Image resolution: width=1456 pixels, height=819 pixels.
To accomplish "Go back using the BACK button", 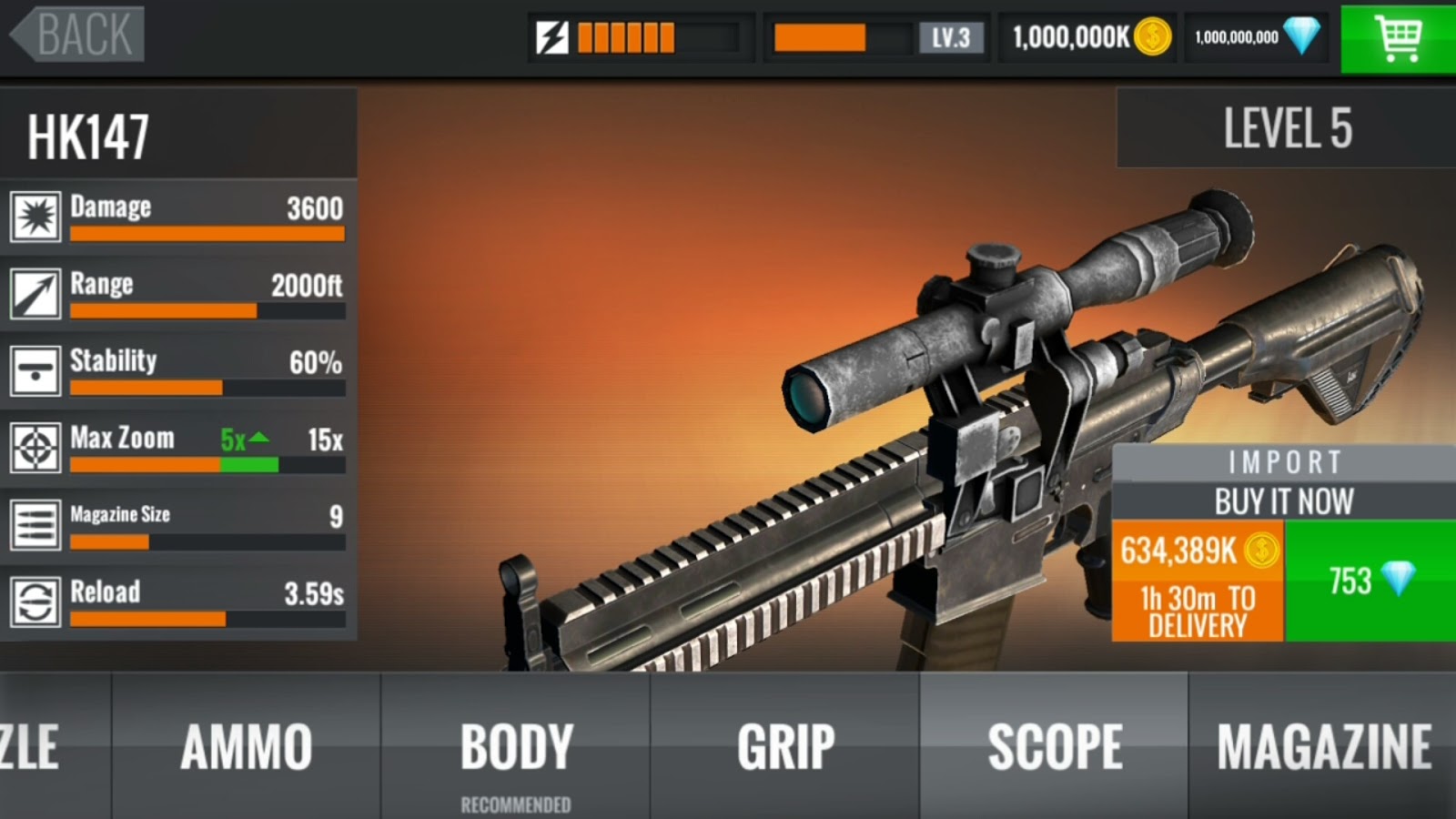I will (78, 35).
